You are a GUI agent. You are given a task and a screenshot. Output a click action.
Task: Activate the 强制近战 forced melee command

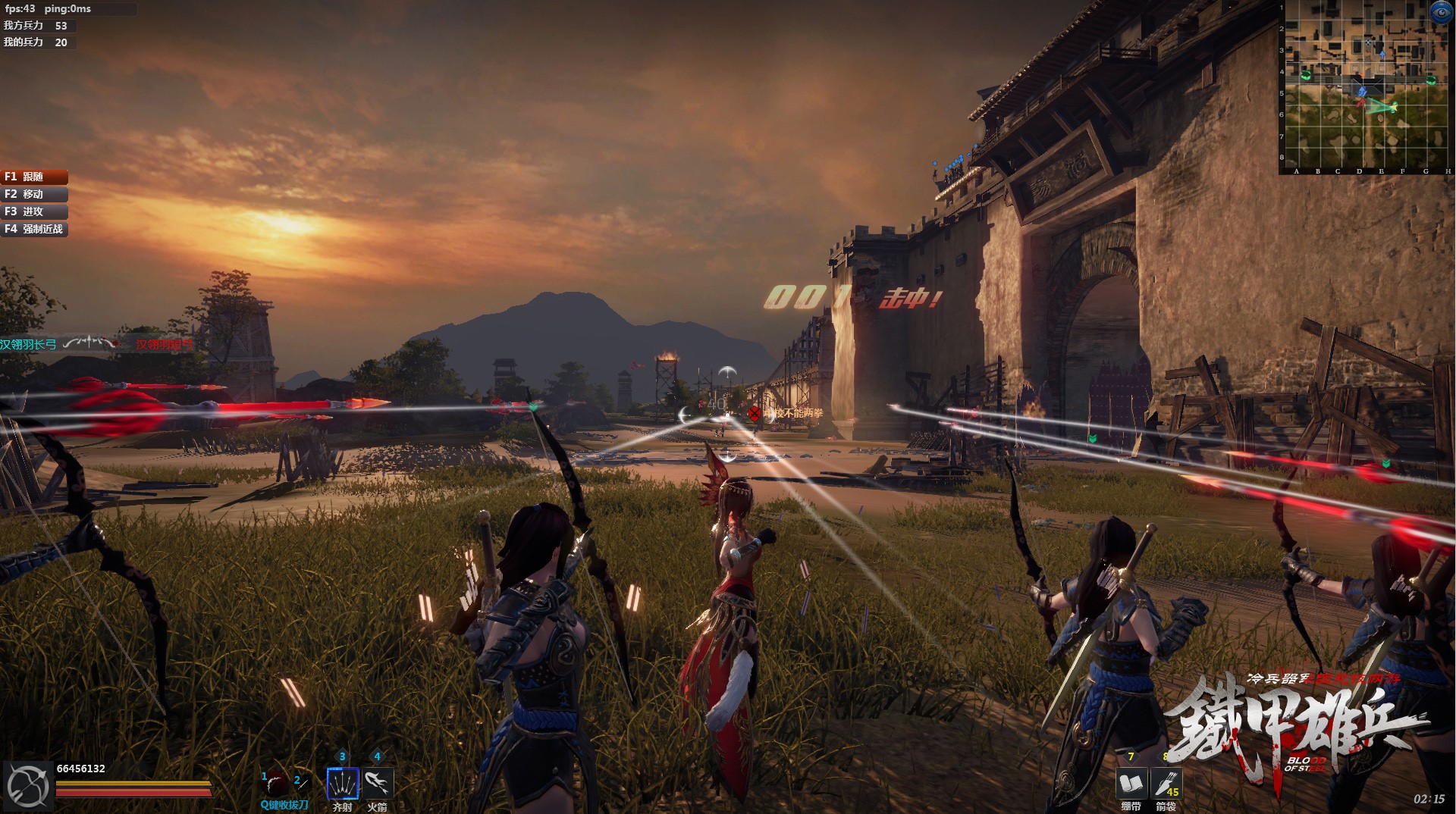point(34,229)
